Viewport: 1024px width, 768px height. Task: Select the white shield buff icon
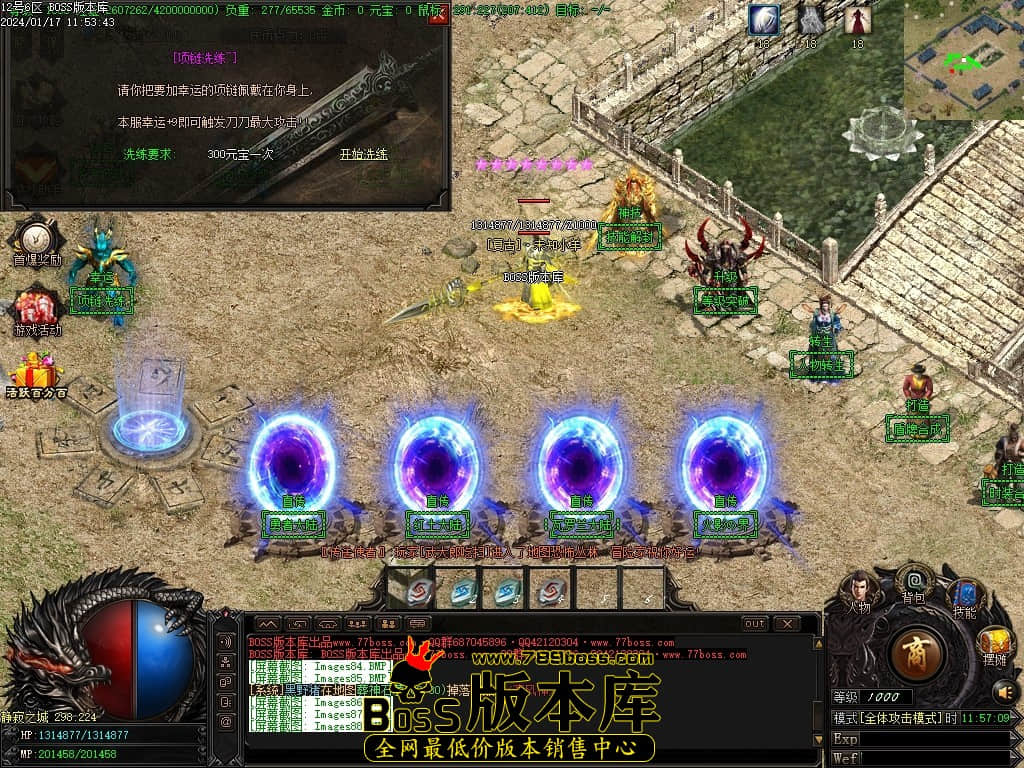point(765,20)
